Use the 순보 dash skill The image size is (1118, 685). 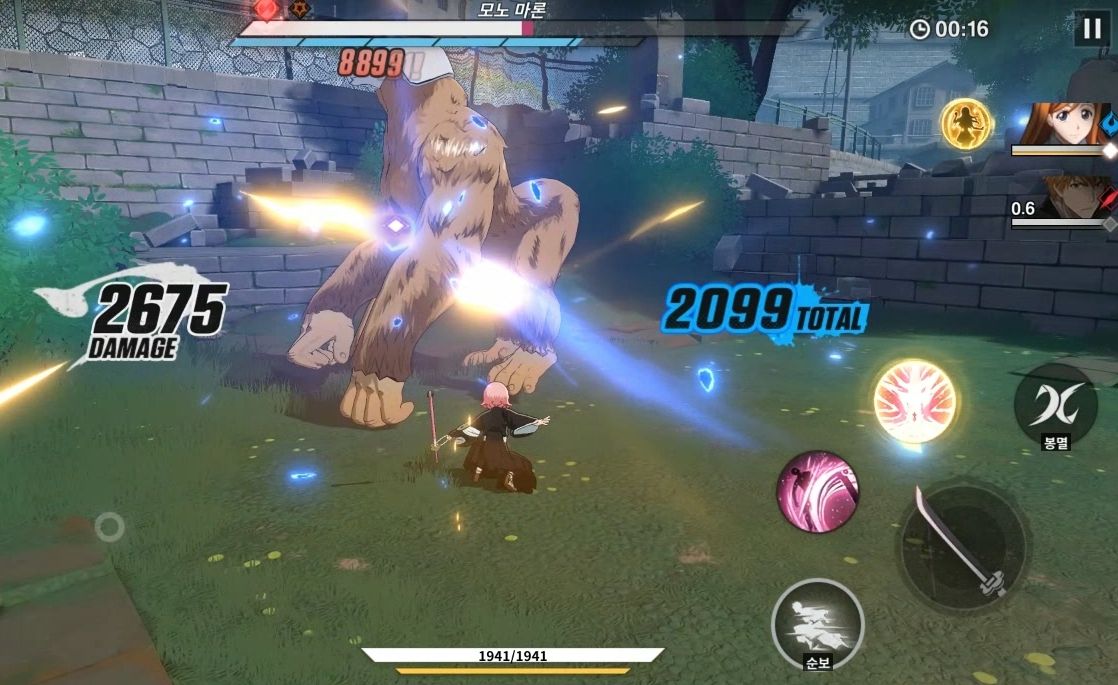pyautogui.click(x=817, y=623)
